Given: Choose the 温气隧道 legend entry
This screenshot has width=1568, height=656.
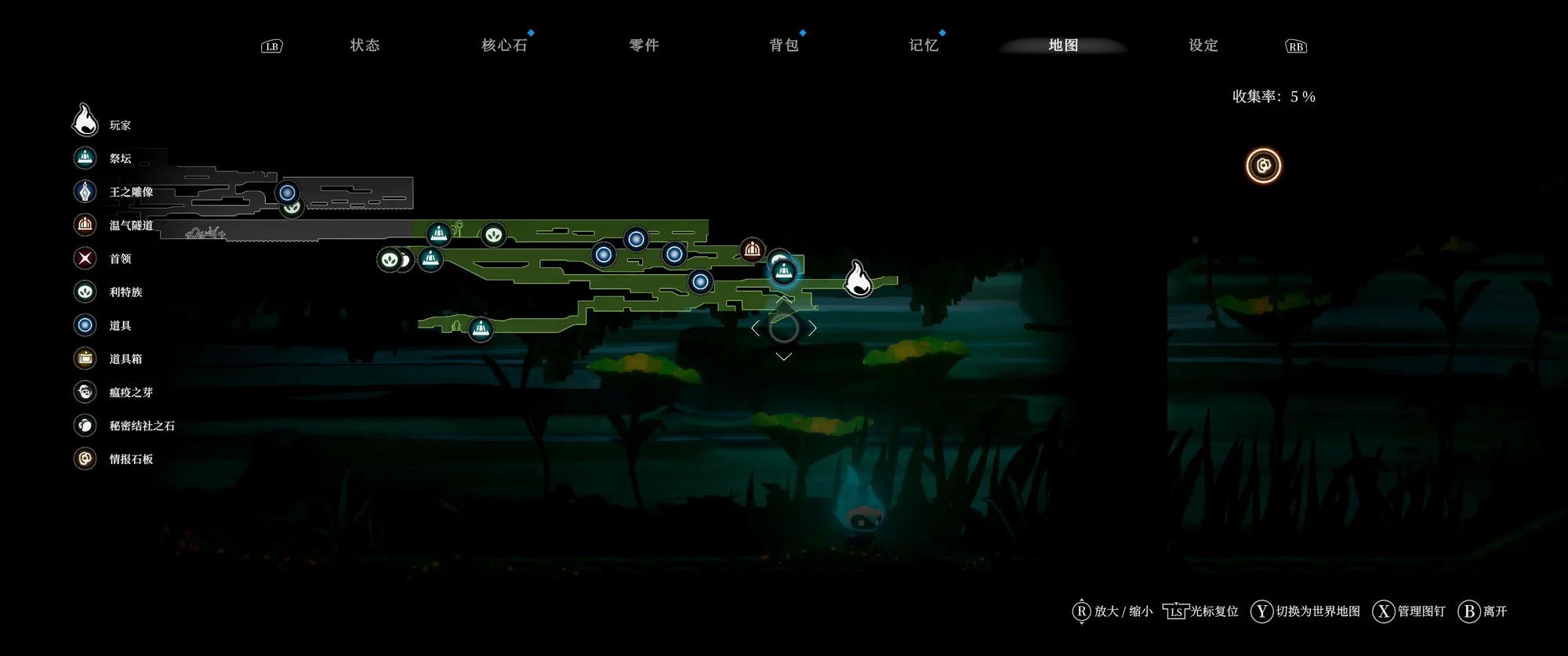Looking at the screenshot, I should (x=130, y=226).
